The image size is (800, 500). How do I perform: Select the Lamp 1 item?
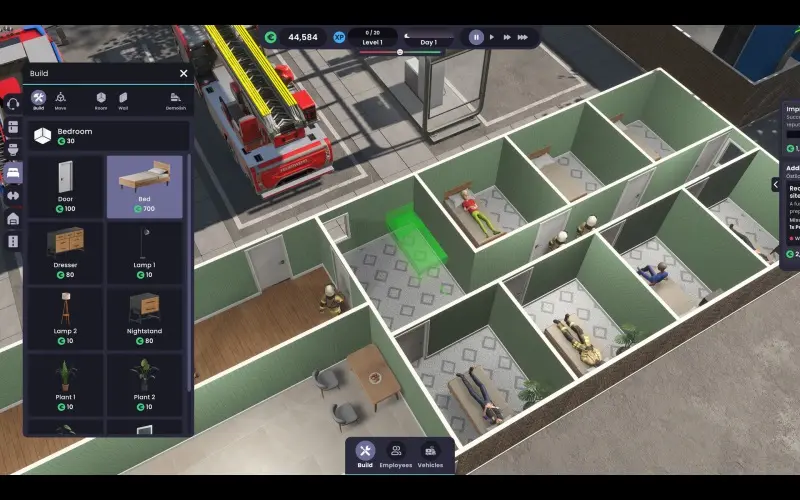coord(145,253)
